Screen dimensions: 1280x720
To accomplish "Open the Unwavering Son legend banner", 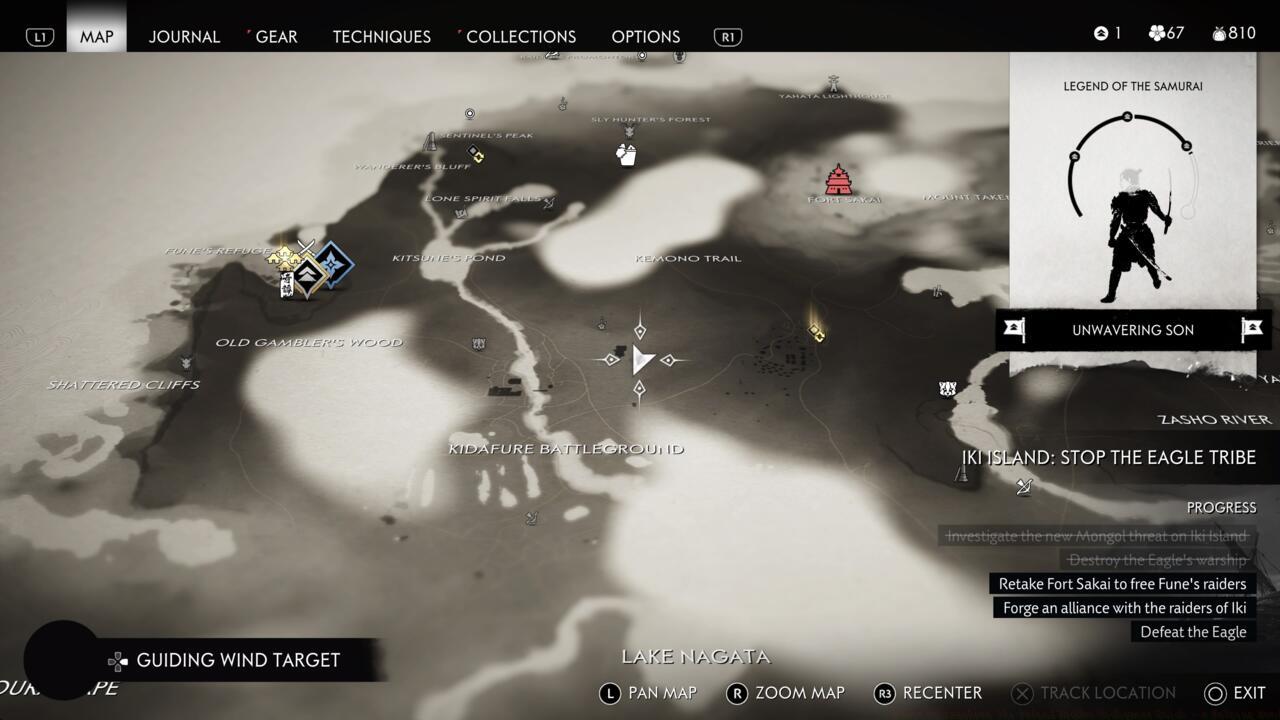I will pos(1132,330).
